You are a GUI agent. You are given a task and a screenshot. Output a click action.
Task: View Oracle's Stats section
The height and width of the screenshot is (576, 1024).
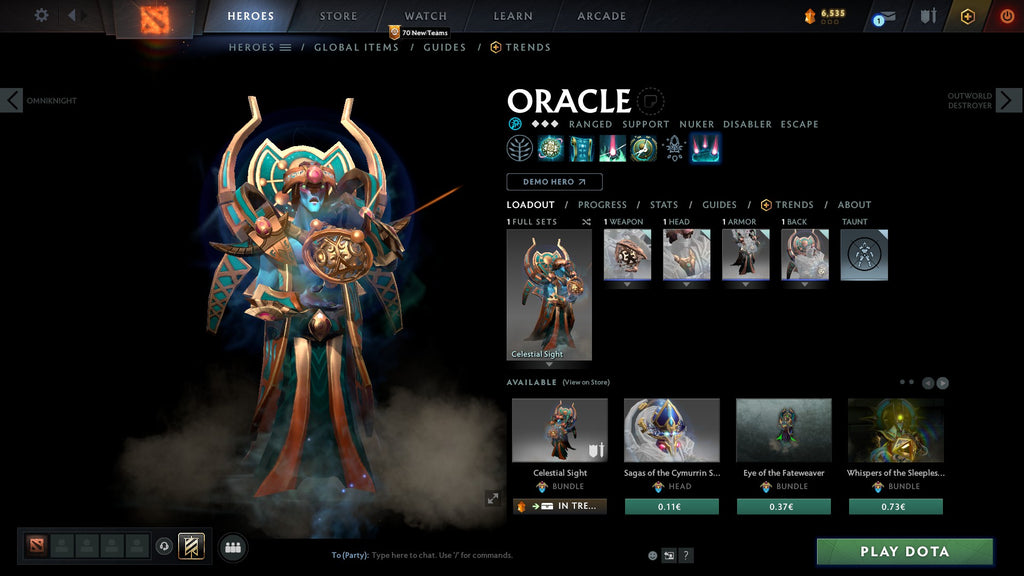point(664,205)
